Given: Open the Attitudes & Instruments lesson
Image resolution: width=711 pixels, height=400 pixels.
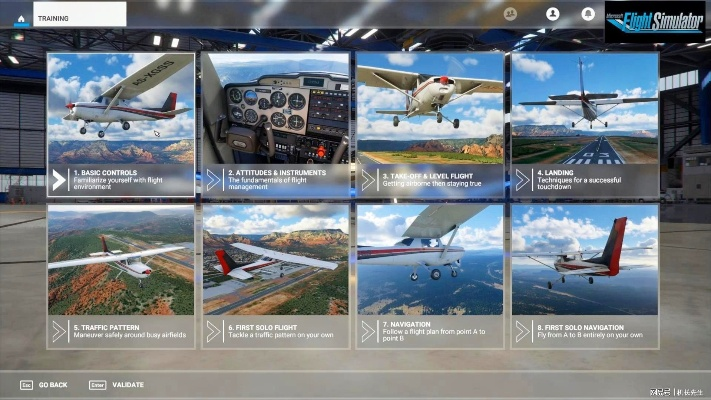Looking at the screenshot, I should (x=275, y=123).
